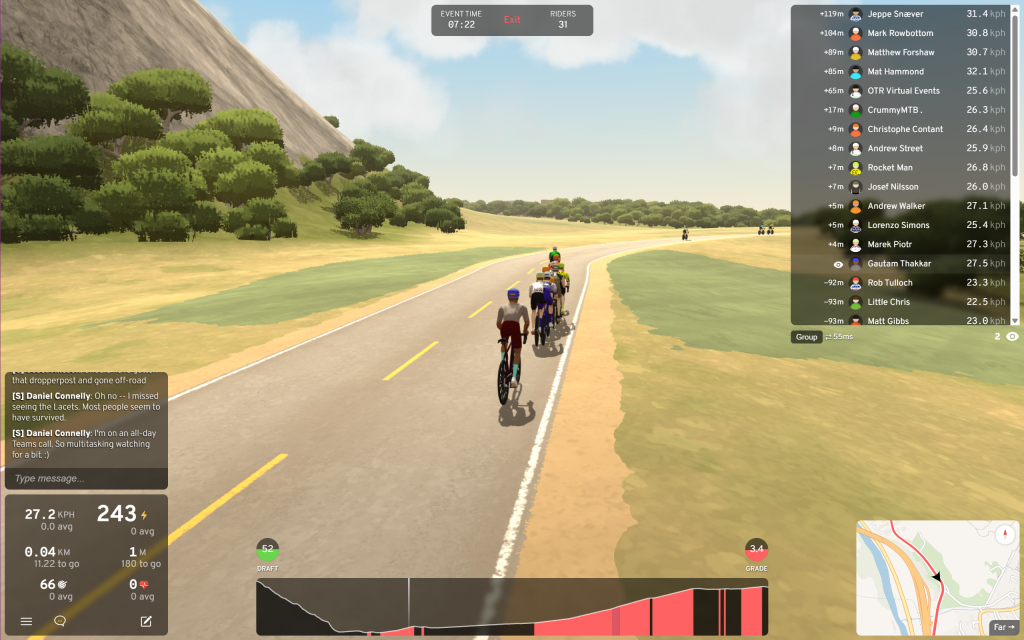Select rider Rob Tulloch in the list
The image size is (1024, 640).
890,283
